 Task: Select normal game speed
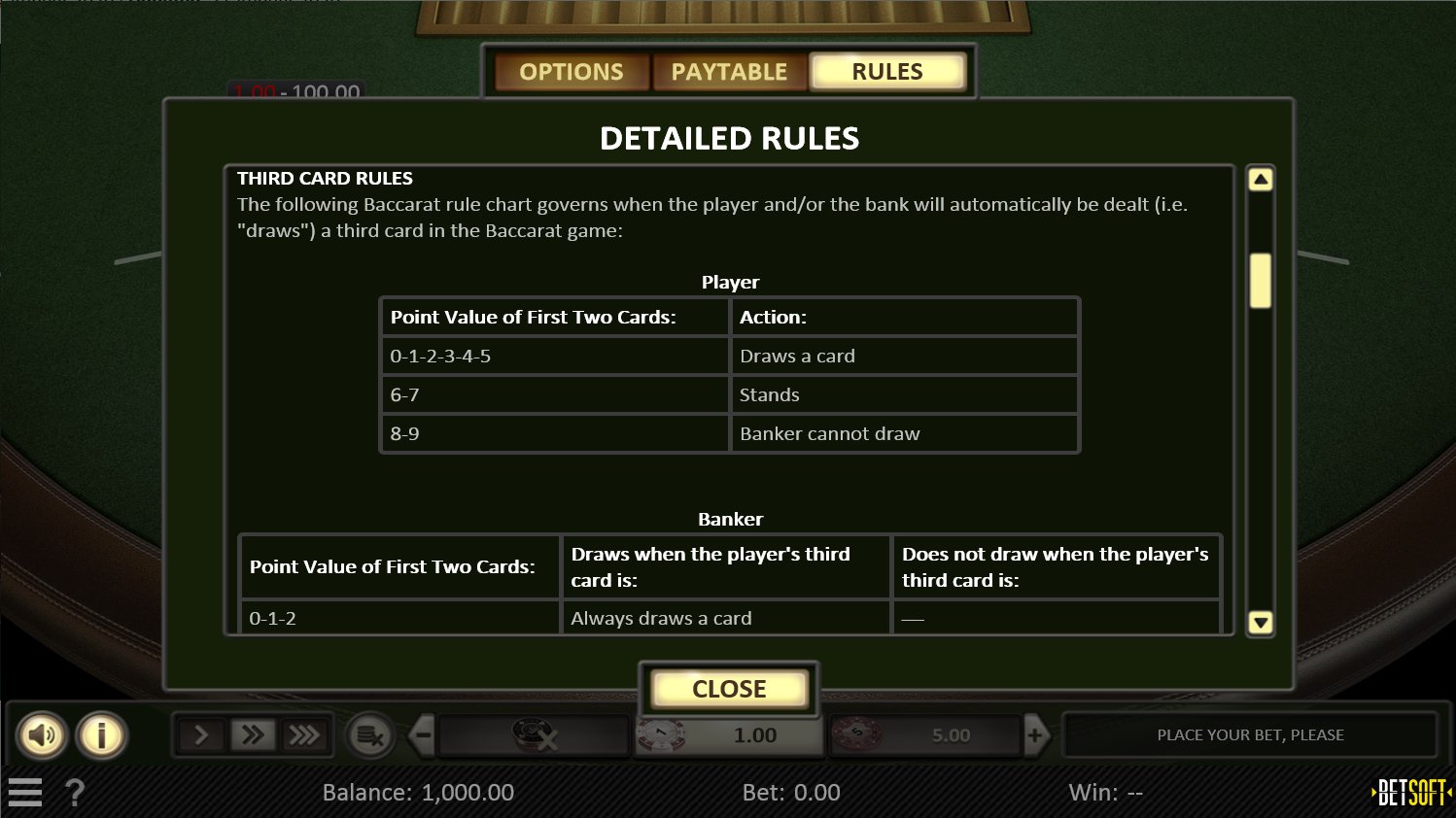(x=200, y=734)
